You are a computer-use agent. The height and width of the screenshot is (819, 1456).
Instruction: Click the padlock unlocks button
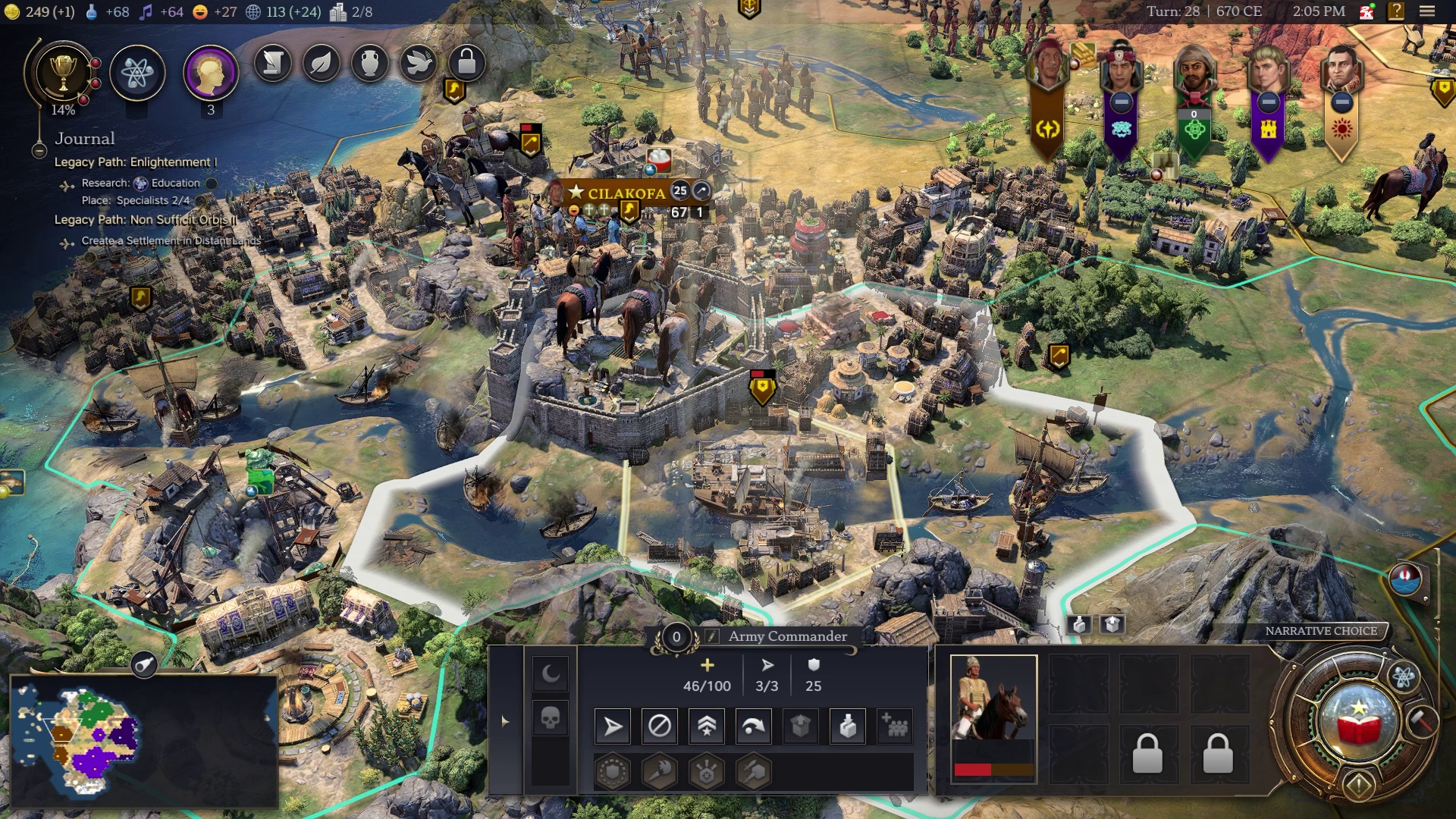(467, 64)
